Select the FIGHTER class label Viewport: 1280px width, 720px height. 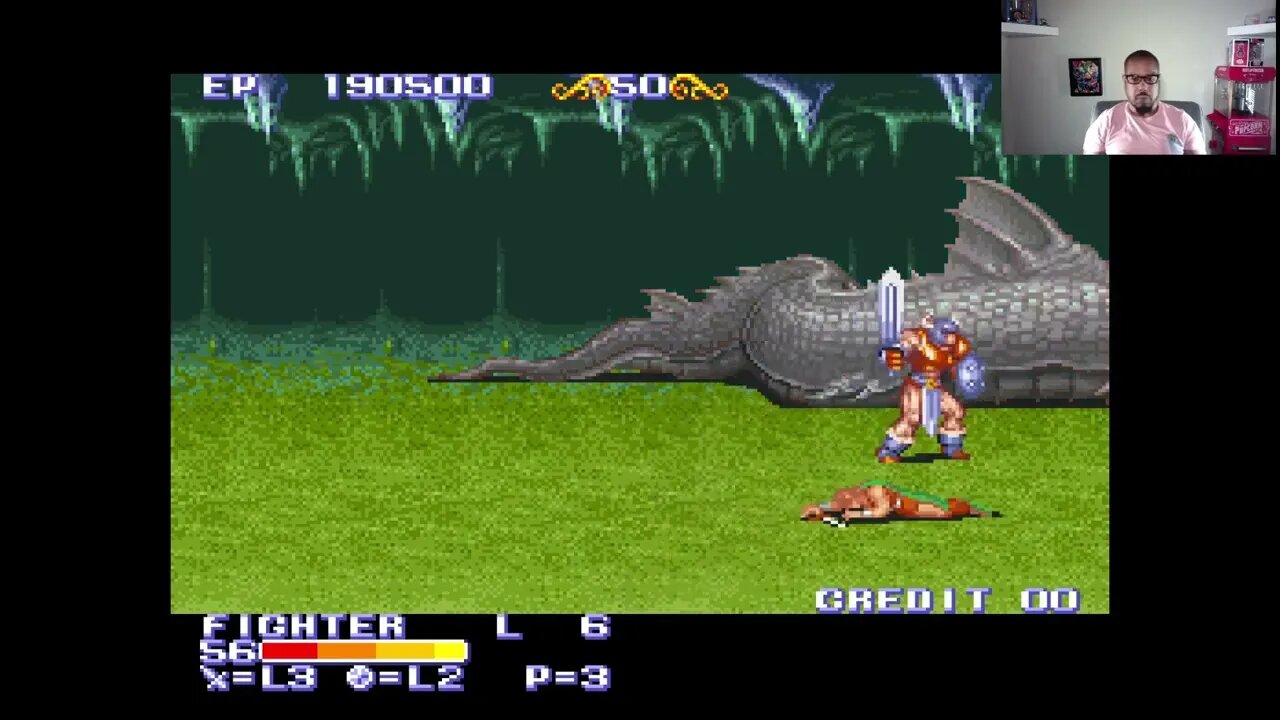[x=300, y=628]
